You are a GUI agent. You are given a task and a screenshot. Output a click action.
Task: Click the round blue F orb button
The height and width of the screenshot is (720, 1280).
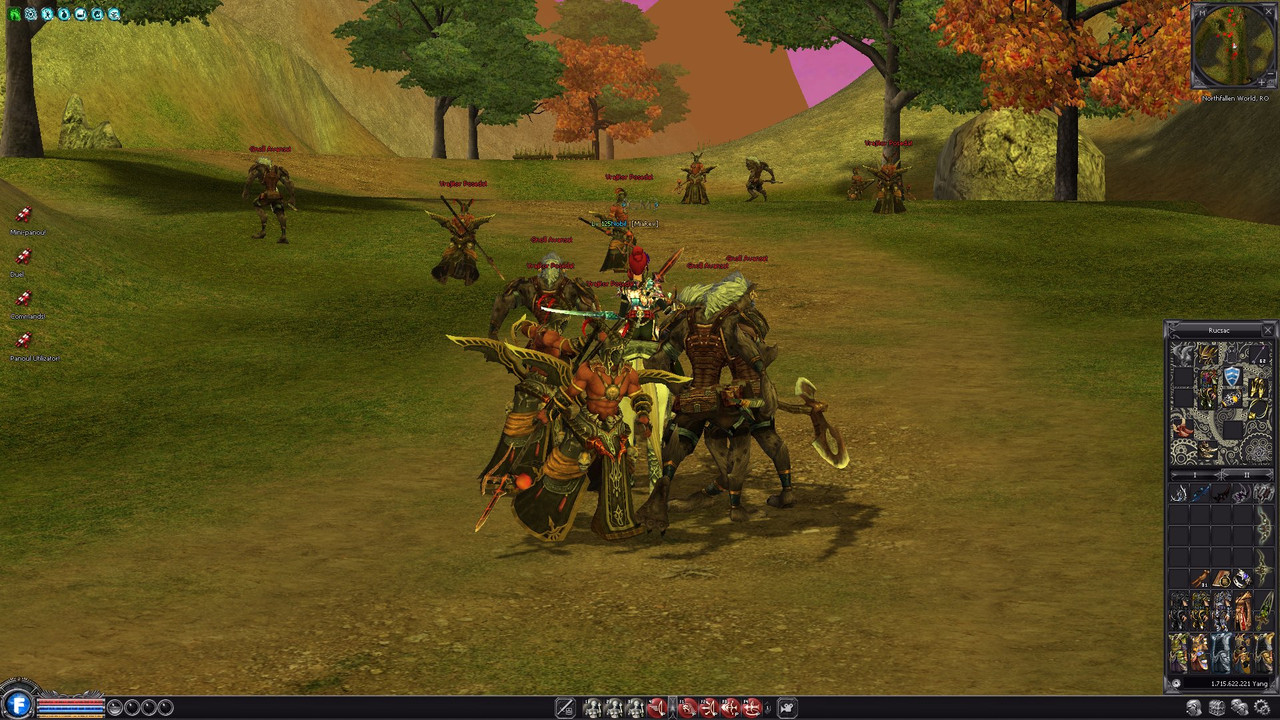point(17,706)
